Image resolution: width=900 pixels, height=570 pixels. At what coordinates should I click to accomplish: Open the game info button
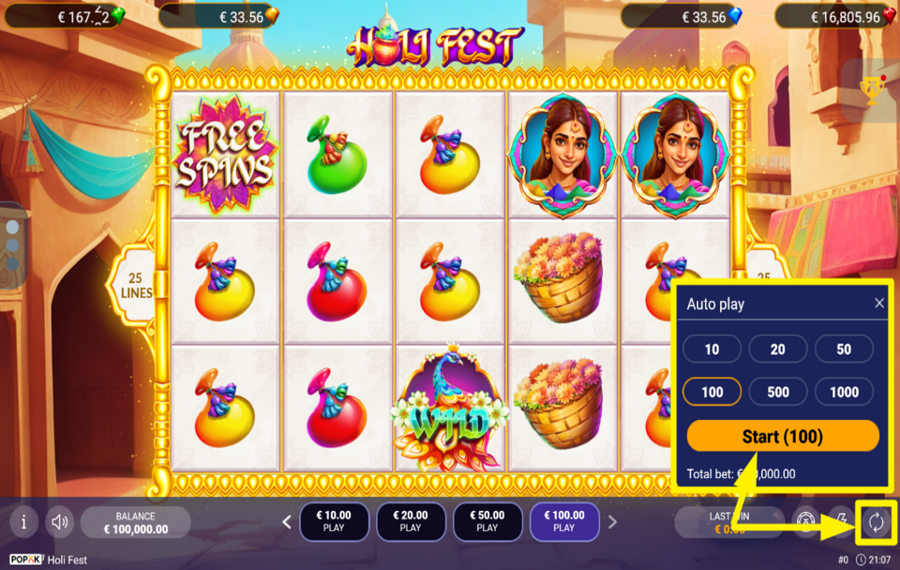pyautogui.click(x=24, y=521)
